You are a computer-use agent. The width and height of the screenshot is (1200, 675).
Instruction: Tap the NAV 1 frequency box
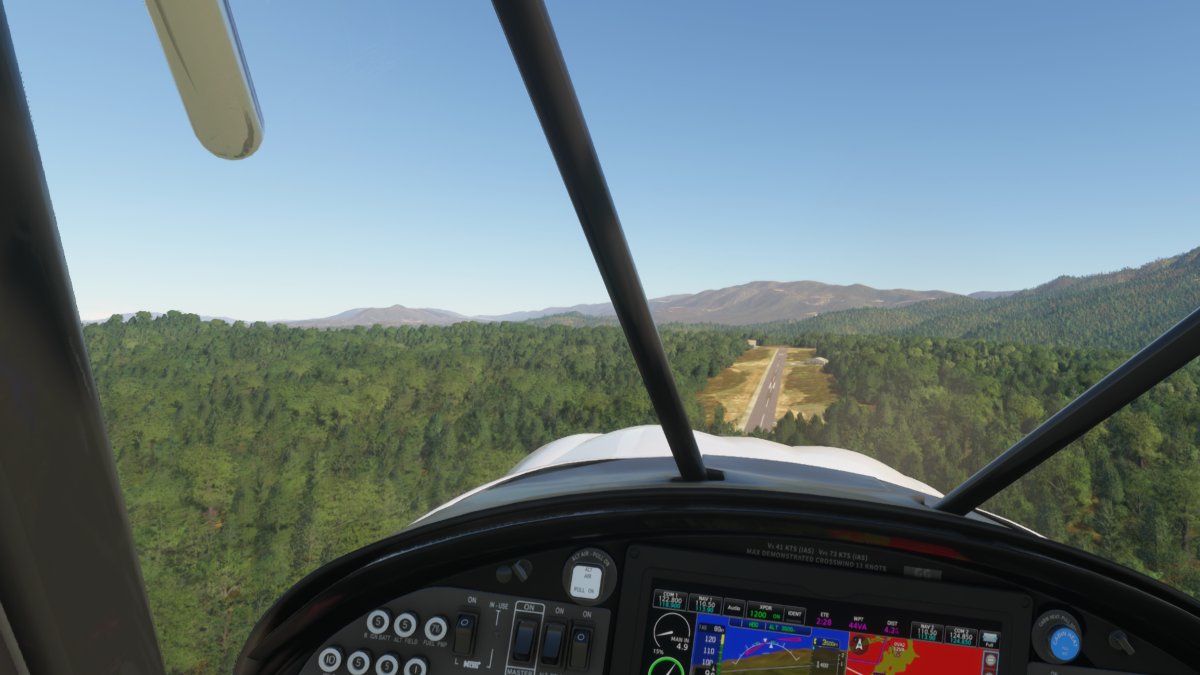[704, 604]
